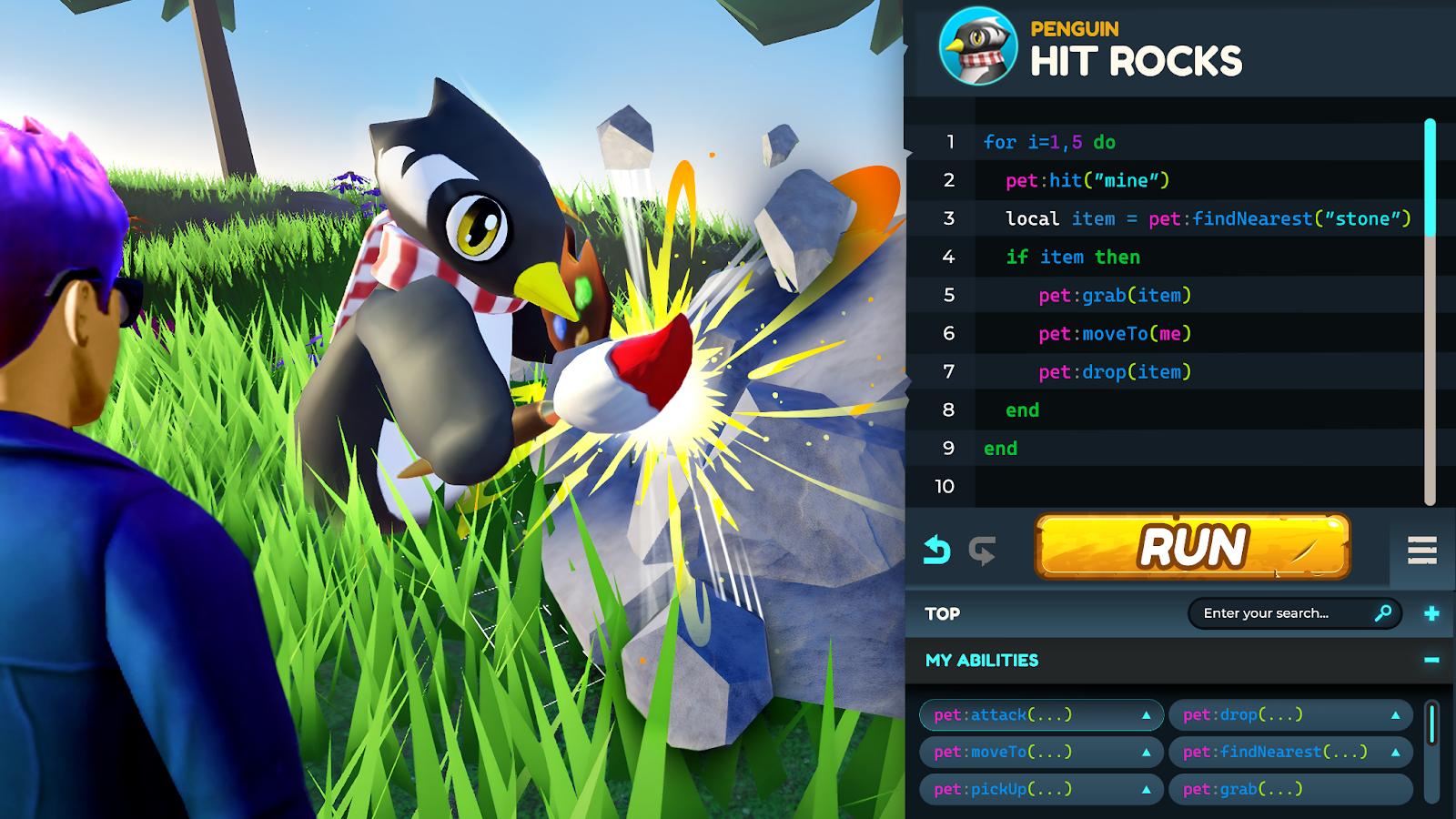Redo the code change
1456x819 pixels.
[x=982, y=551]
